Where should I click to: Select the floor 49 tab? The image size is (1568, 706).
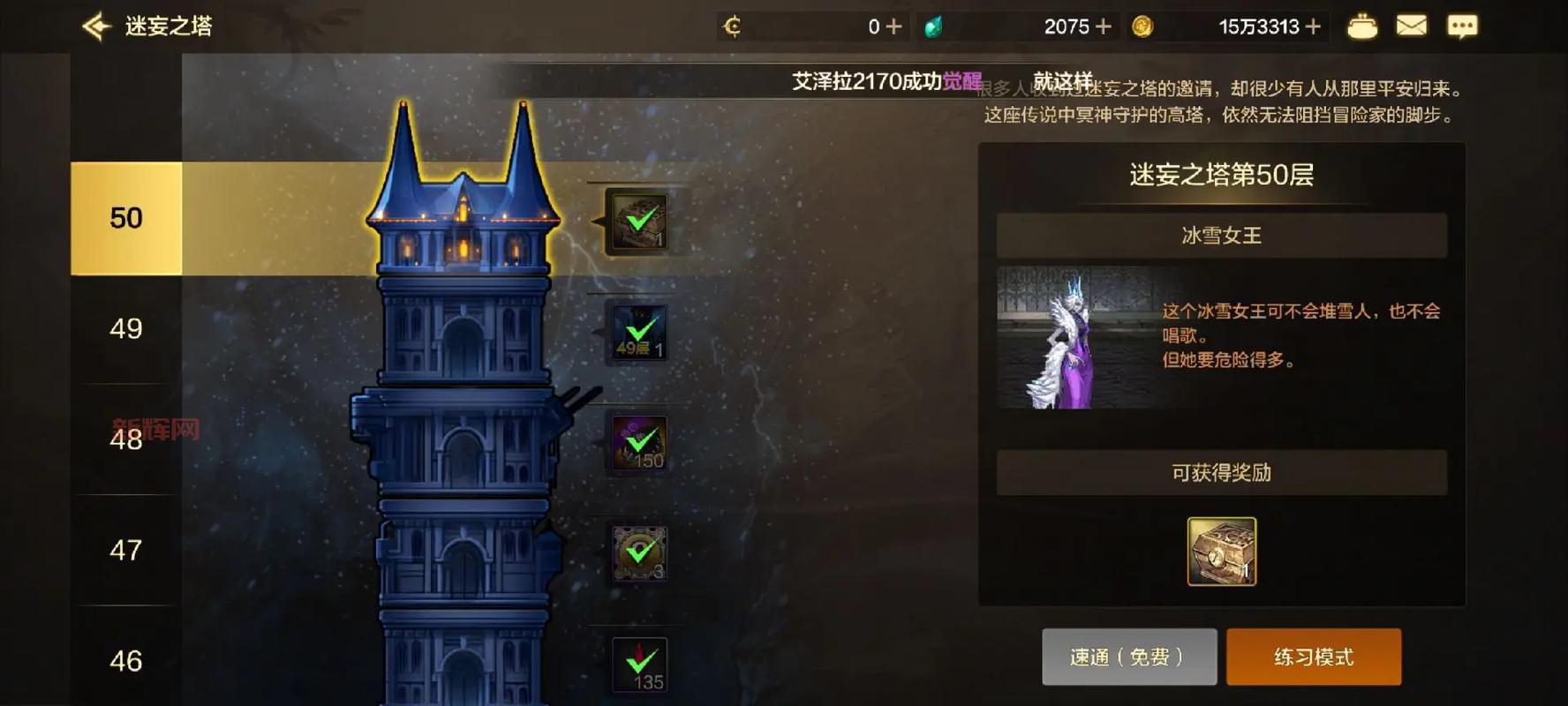124,328
